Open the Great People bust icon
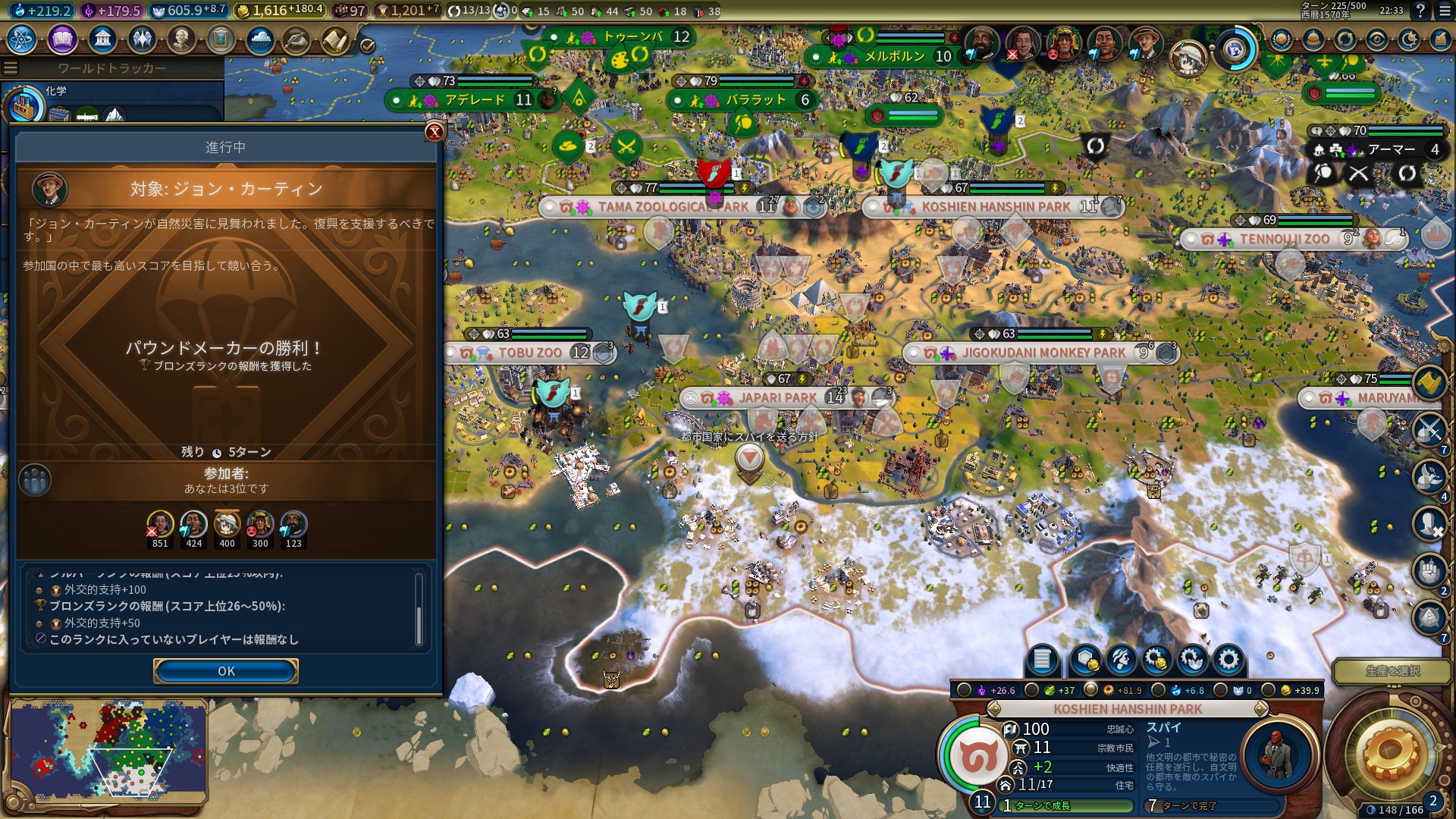Screen dimensions: 1456x819 click(x=181, y=39)
